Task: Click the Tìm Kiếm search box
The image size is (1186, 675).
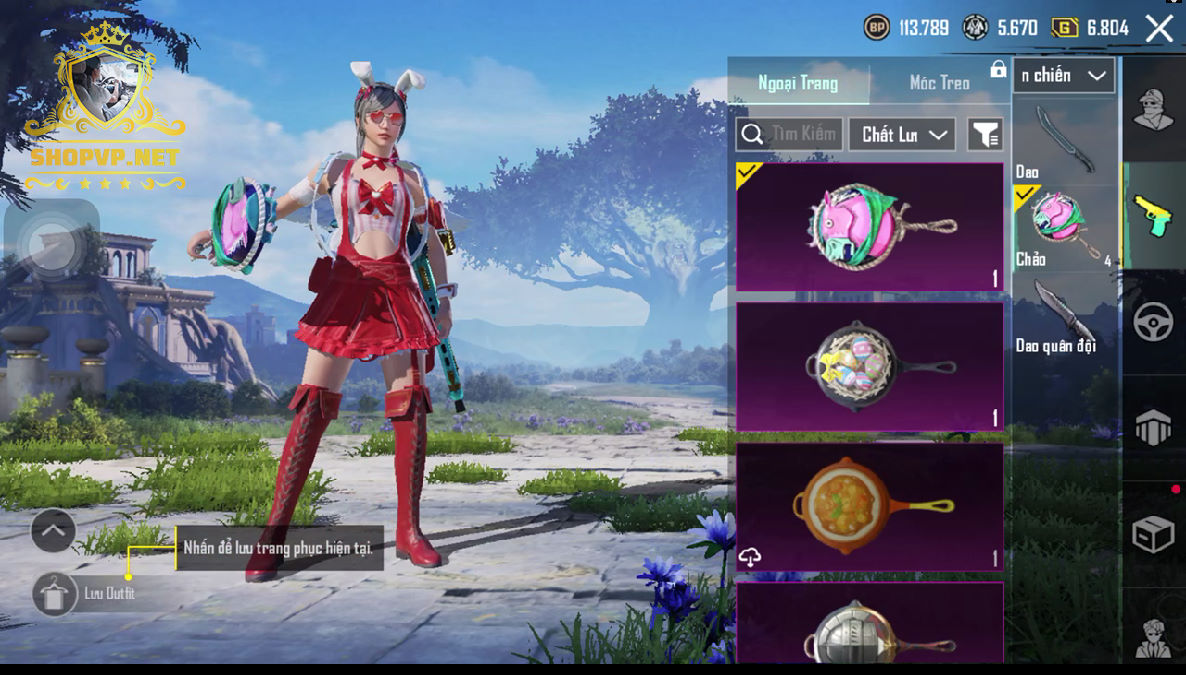Action: coord(789,134)
